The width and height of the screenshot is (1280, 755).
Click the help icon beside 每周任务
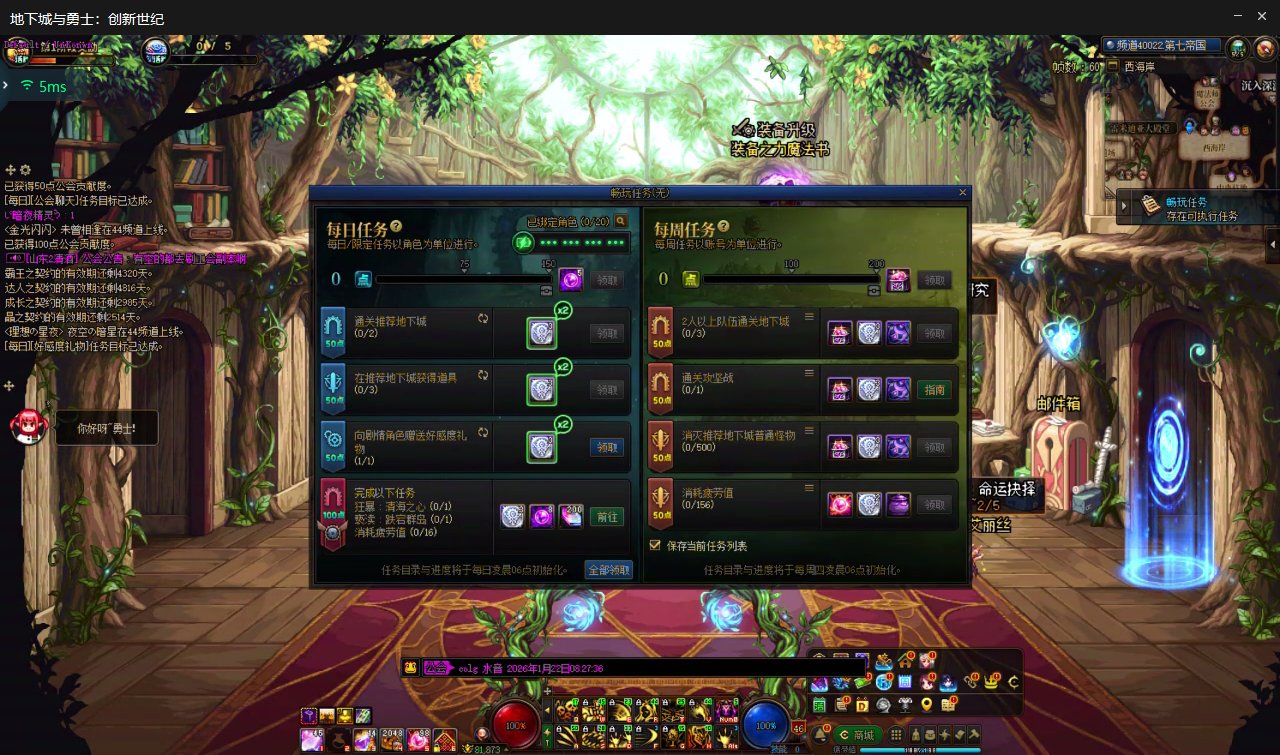pyautogui.click(x=723, y=227)
